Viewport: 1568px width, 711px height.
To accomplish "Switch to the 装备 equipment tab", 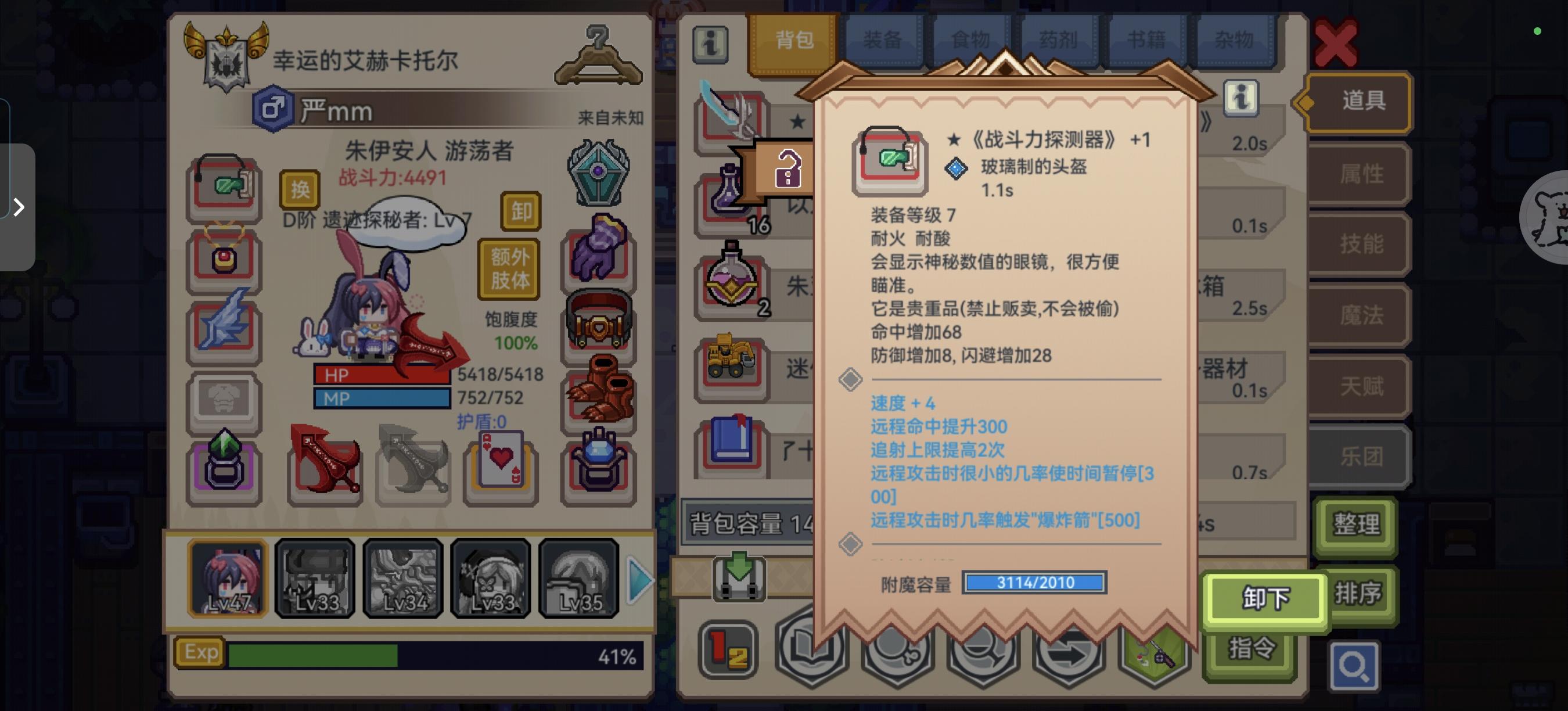I will coord(884,38).
